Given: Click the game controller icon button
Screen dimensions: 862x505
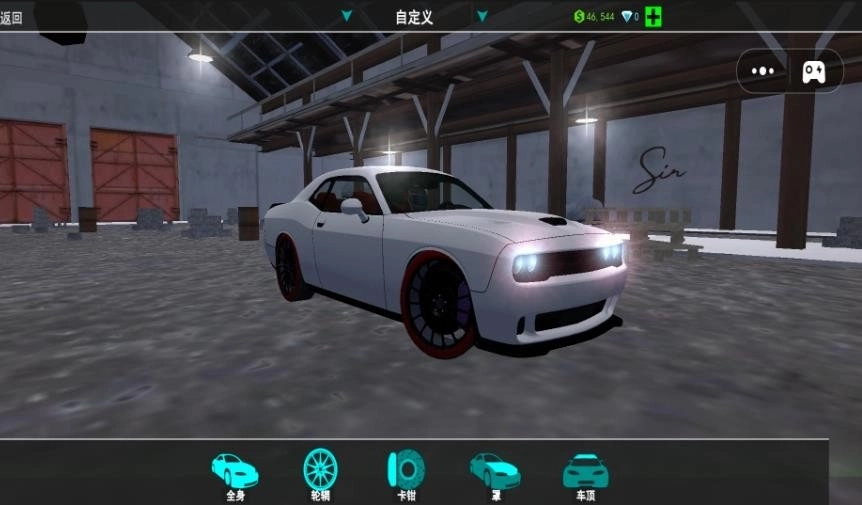Looking at the screenshot, I should click(813, 71).
